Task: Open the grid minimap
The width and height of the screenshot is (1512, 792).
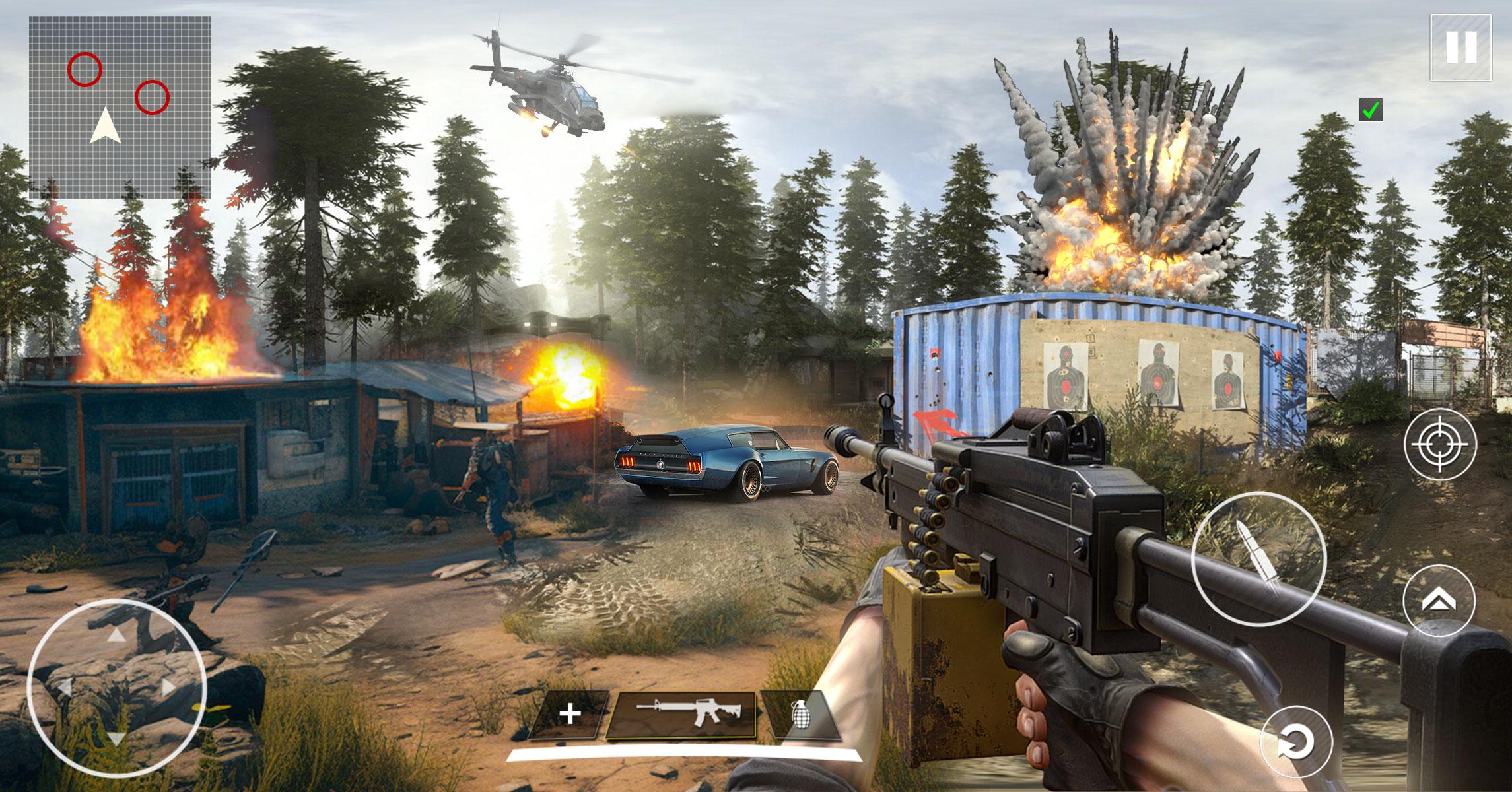Action: (x=120, y=108)
